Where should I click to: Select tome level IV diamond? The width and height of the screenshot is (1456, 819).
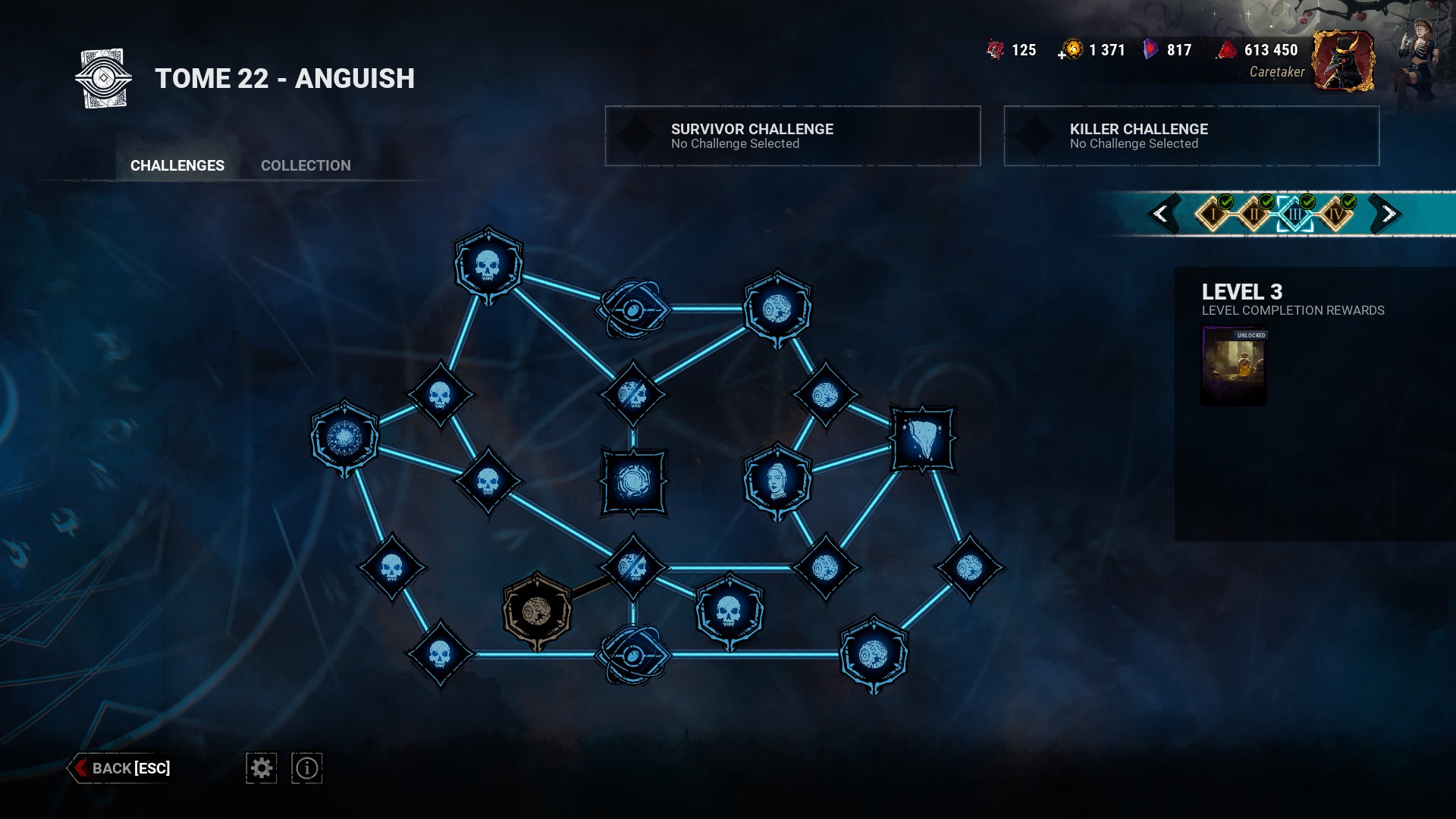pyautogui.click(x=1335, y=215)
